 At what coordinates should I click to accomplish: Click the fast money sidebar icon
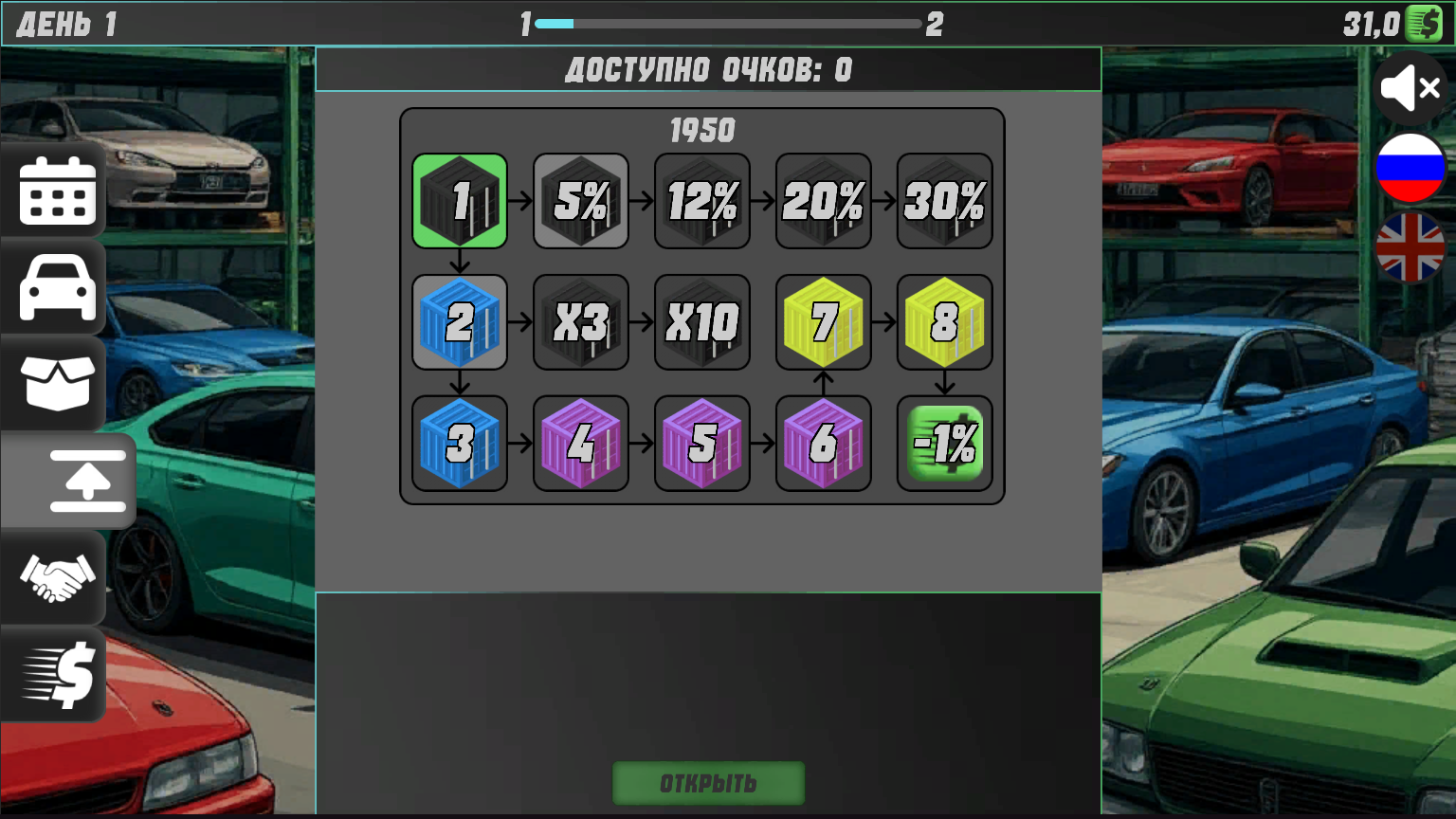coord(54,674)
